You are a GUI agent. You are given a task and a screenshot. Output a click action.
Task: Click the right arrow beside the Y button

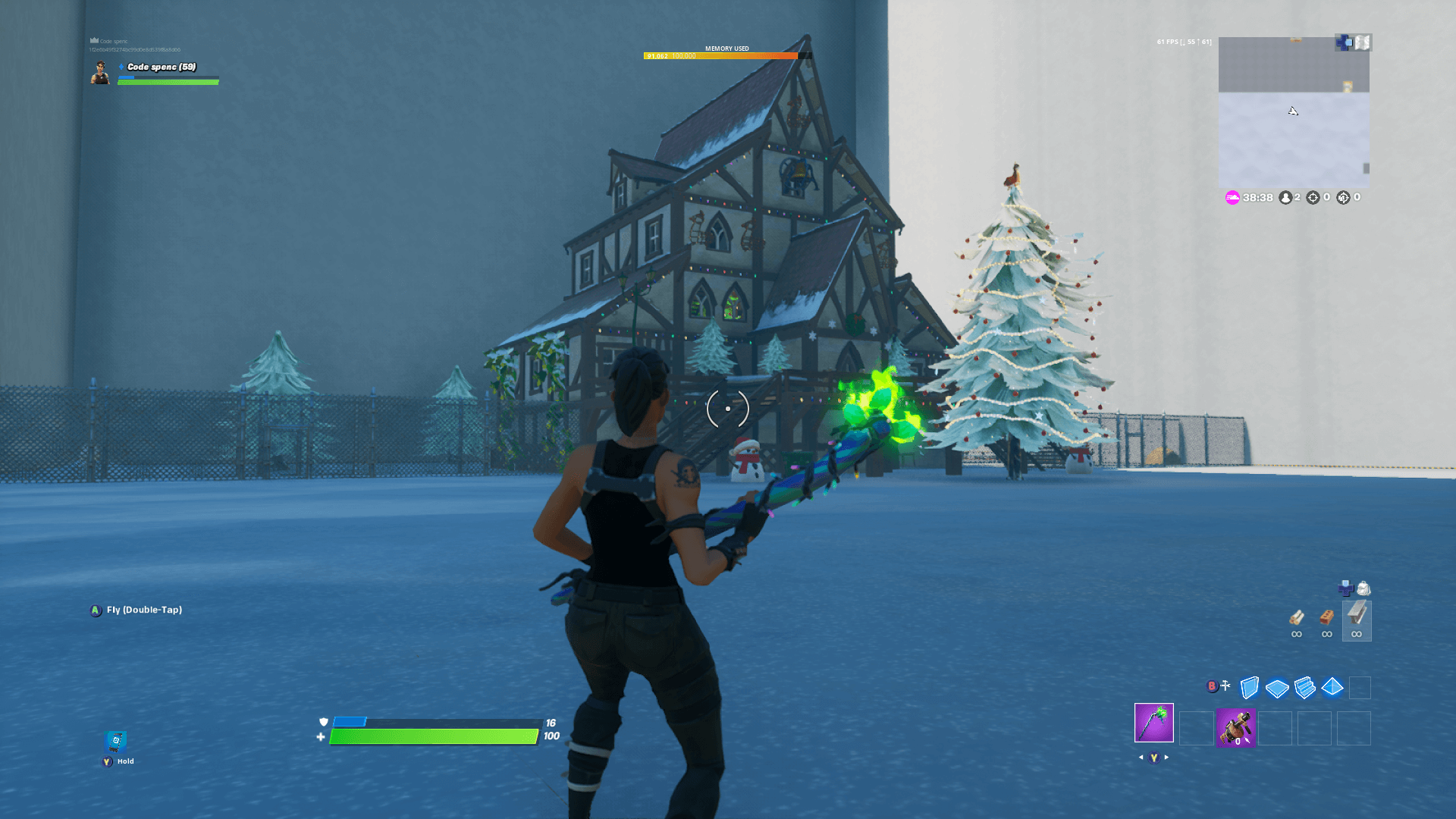point(1168,756)
